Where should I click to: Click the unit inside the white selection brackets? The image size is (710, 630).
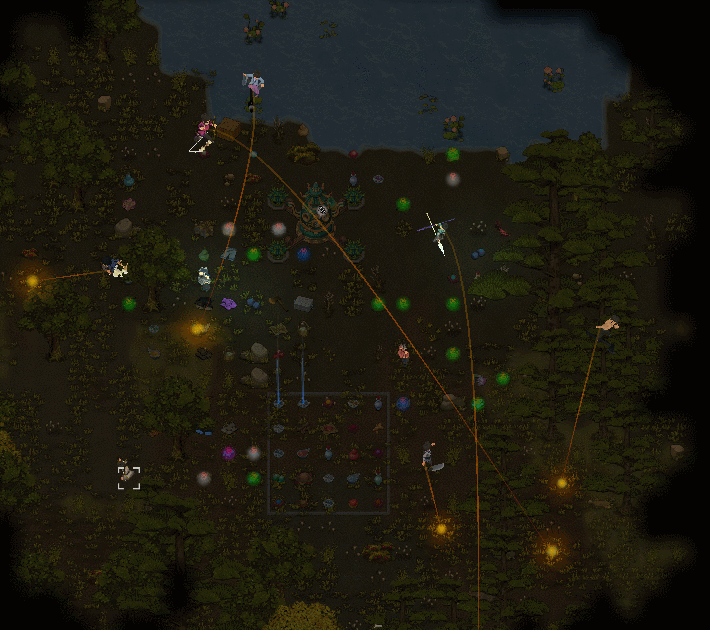click(x=128, y=476)
